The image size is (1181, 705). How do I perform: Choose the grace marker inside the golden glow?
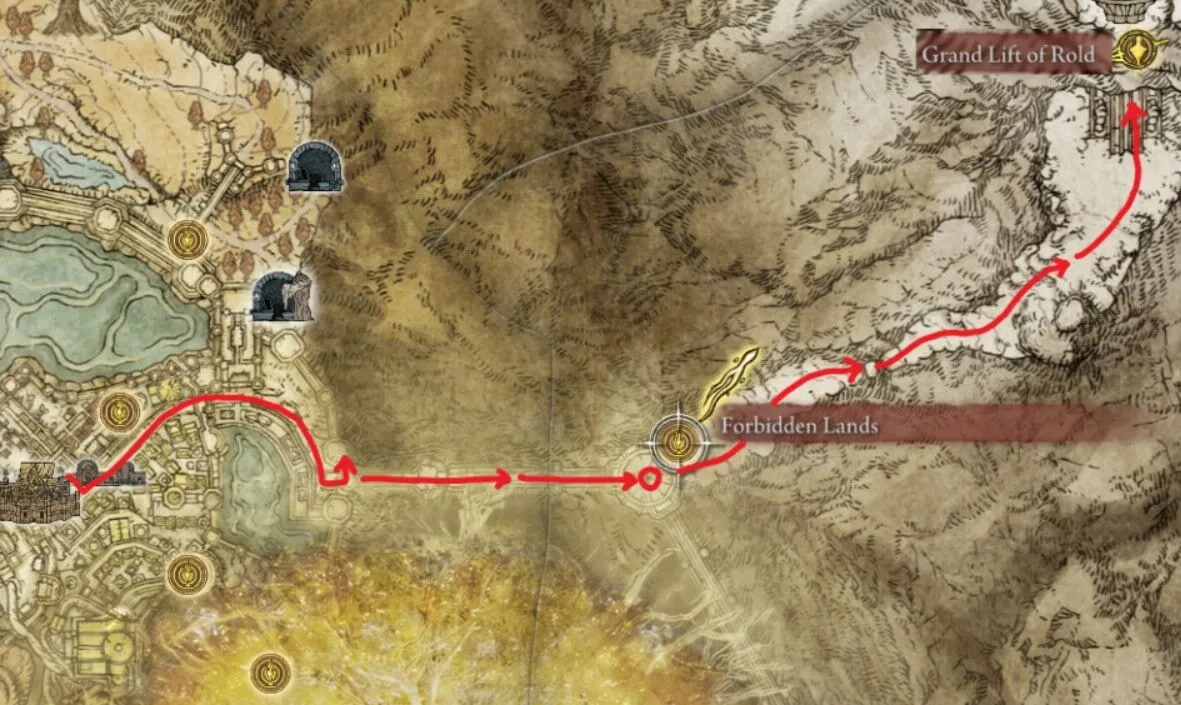(x=270, y=670)
